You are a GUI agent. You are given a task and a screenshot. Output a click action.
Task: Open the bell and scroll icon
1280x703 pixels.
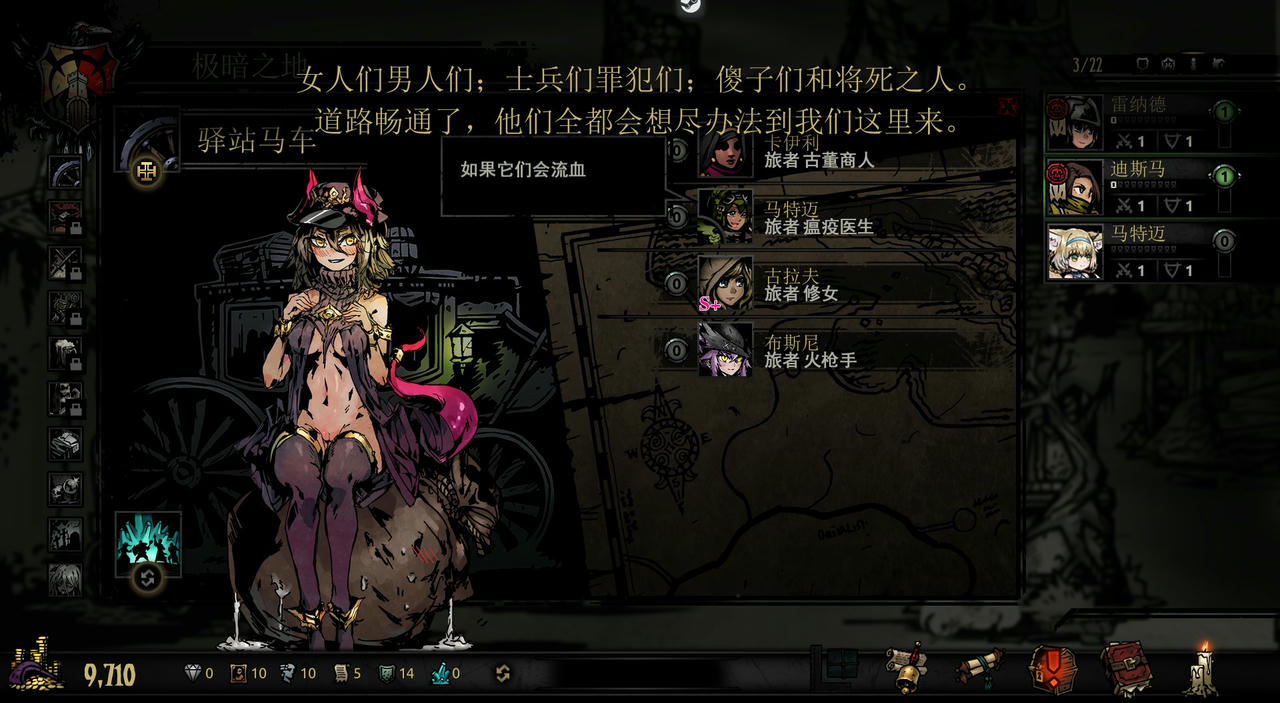tap(906, 668)
